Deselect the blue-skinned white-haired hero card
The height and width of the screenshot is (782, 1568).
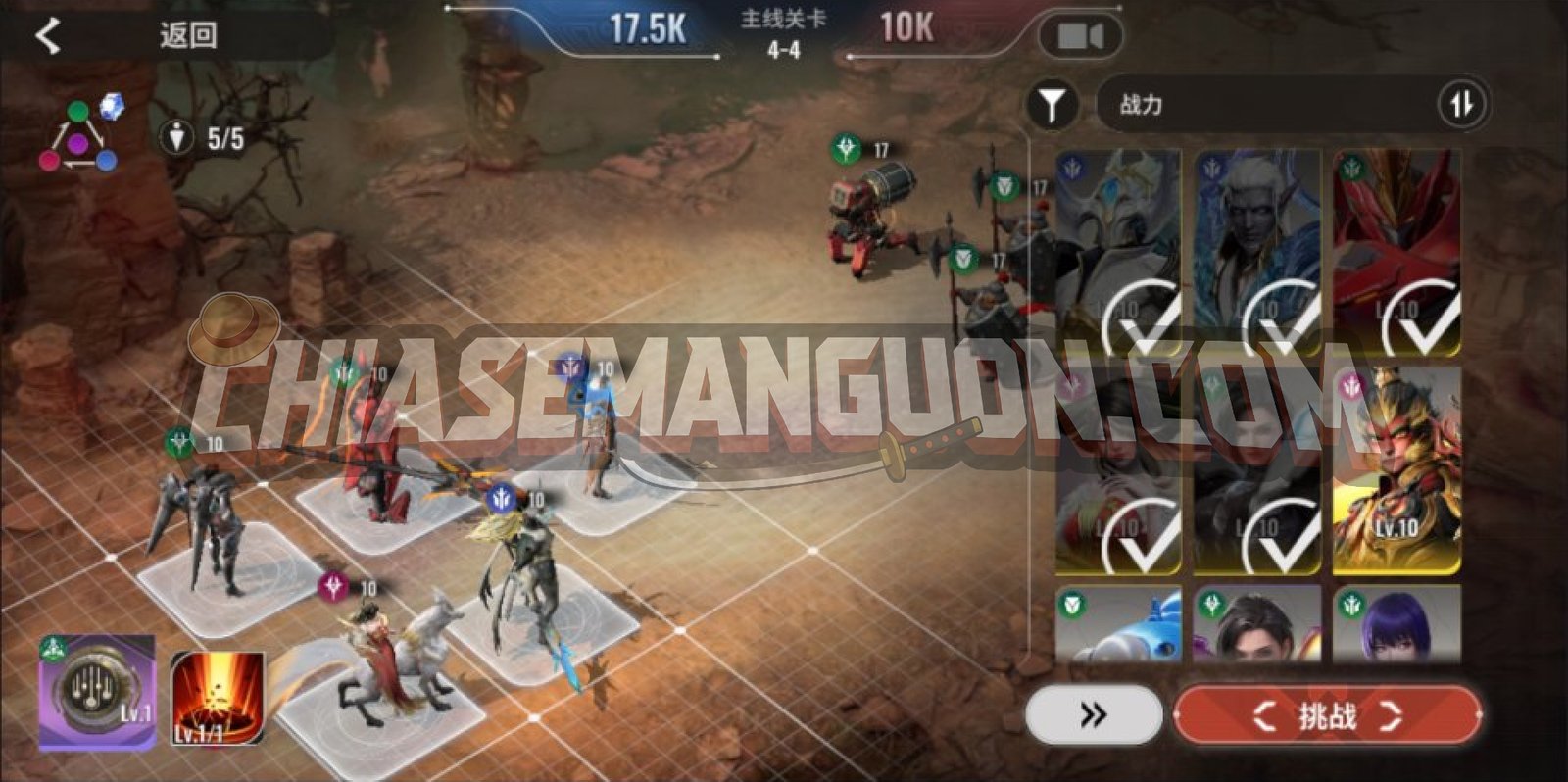tap(1257, 253)
